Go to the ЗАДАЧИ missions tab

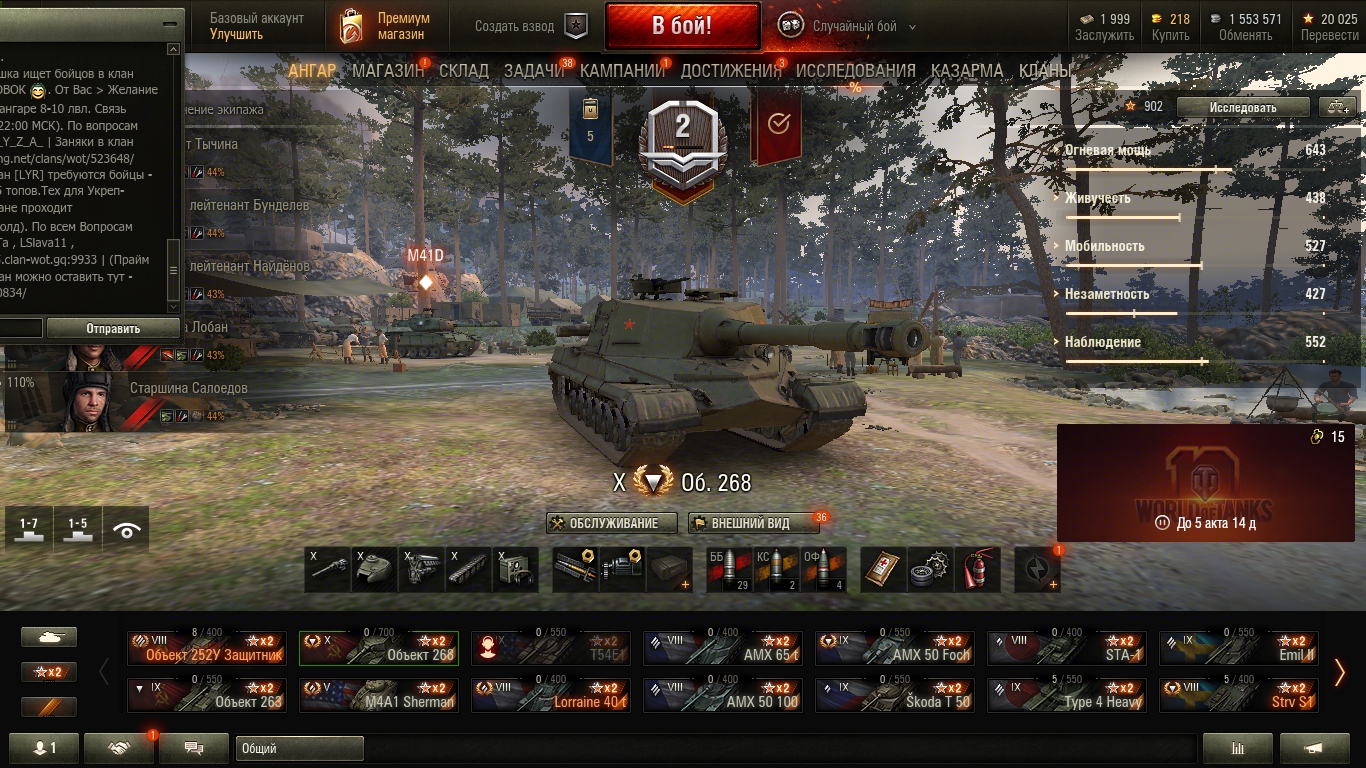(x=533, y=71)
